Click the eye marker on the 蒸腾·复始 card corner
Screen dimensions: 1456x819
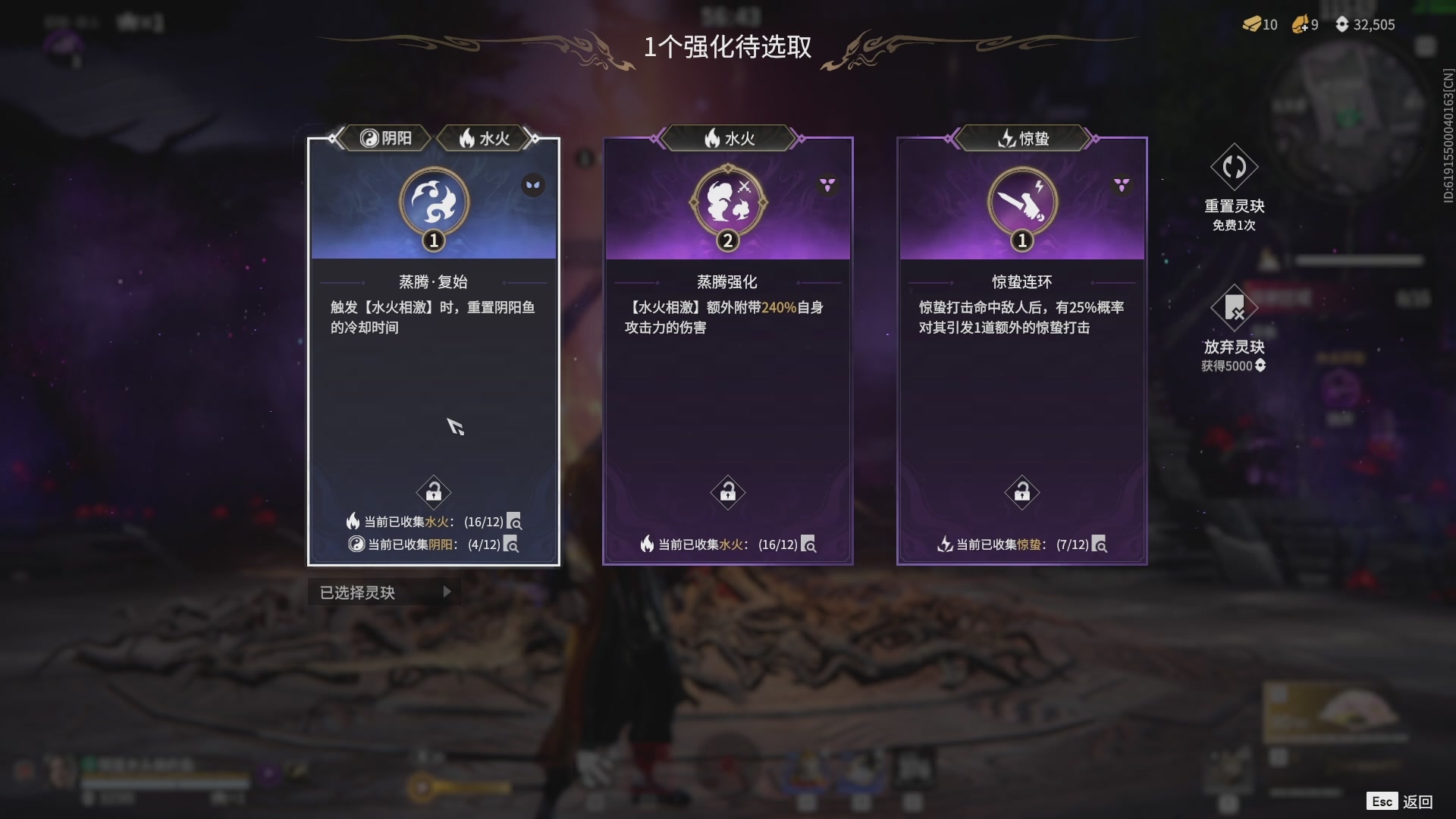point(533,184)
